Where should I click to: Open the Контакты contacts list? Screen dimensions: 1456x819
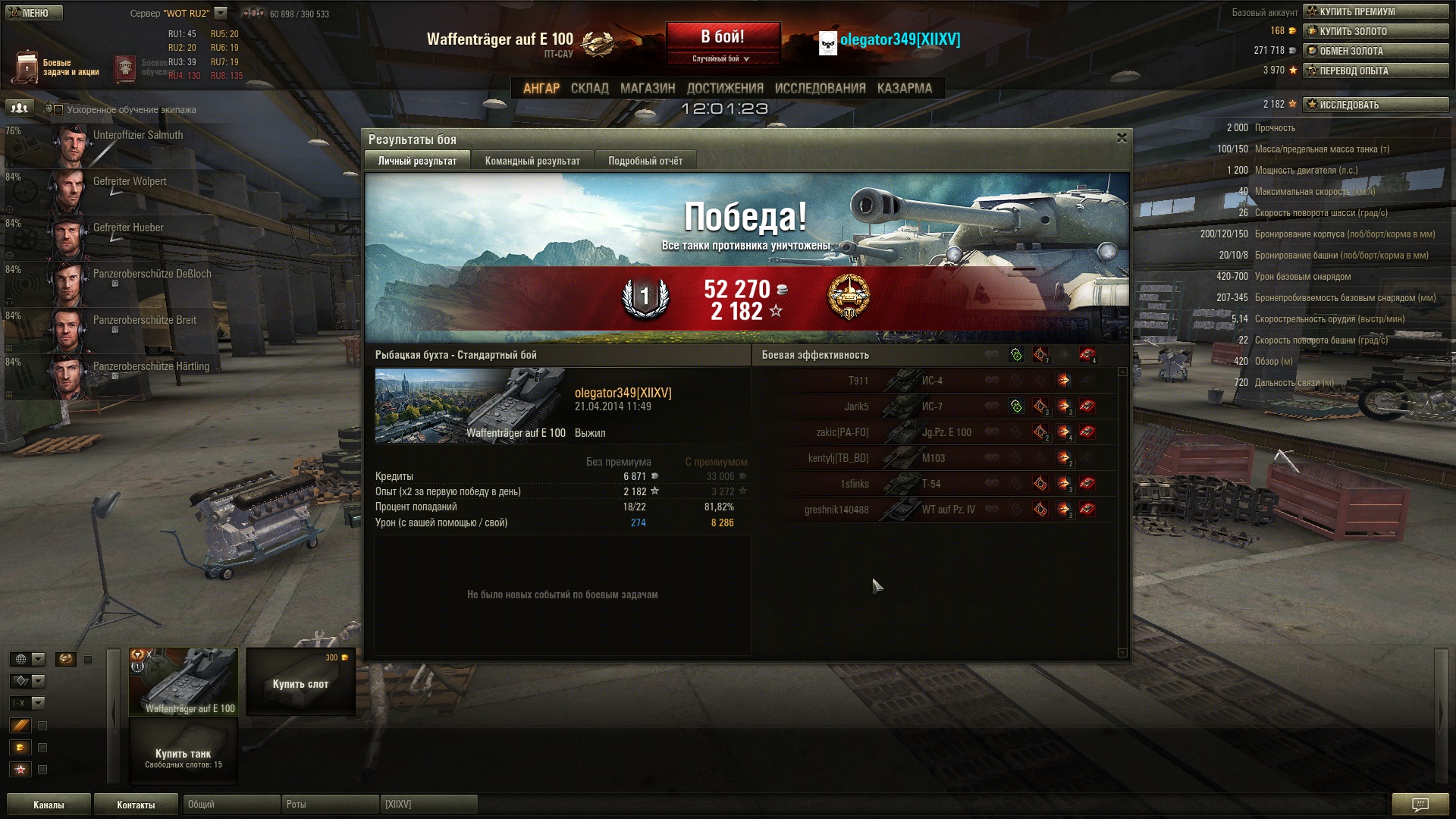136,805
